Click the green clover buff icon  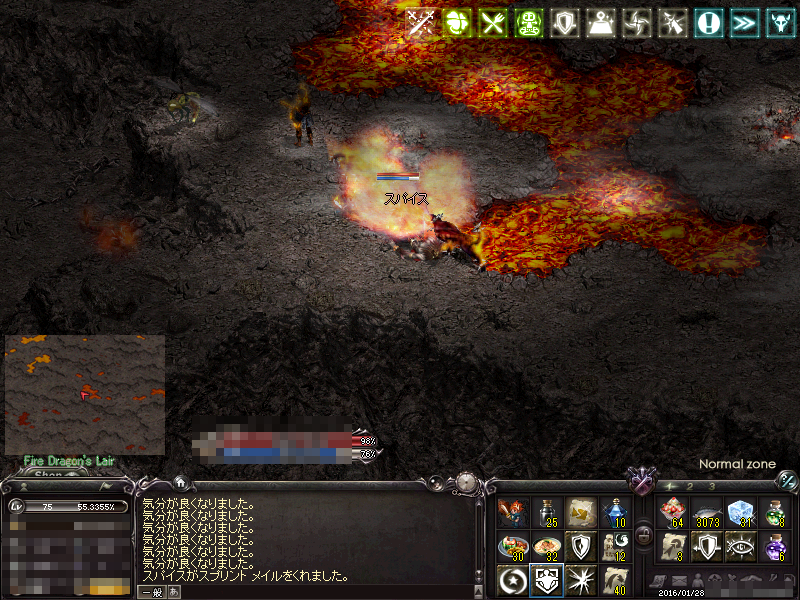(x=457, y=23)
